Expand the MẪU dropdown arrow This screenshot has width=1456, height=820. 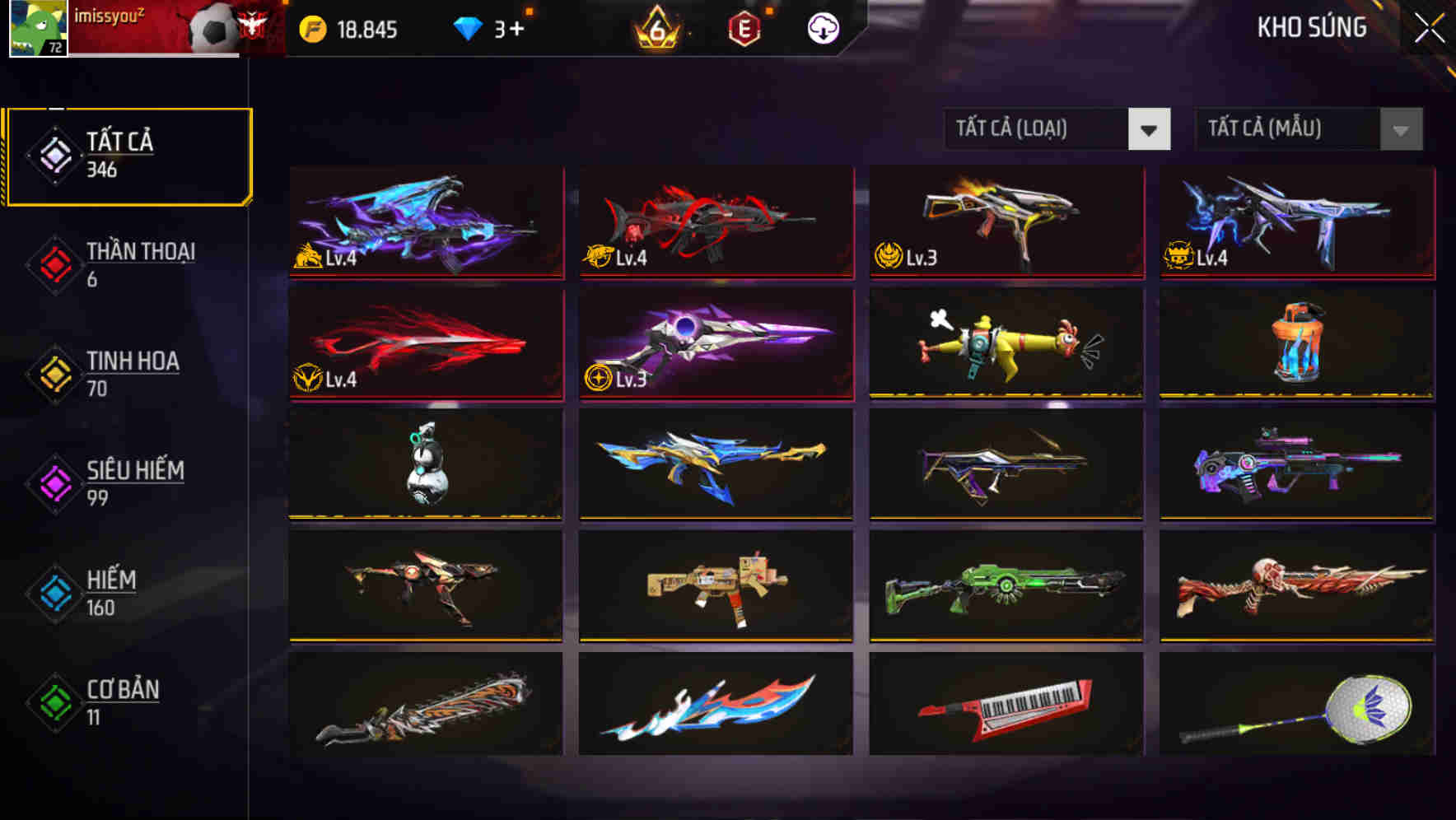tap(1399, 129)
